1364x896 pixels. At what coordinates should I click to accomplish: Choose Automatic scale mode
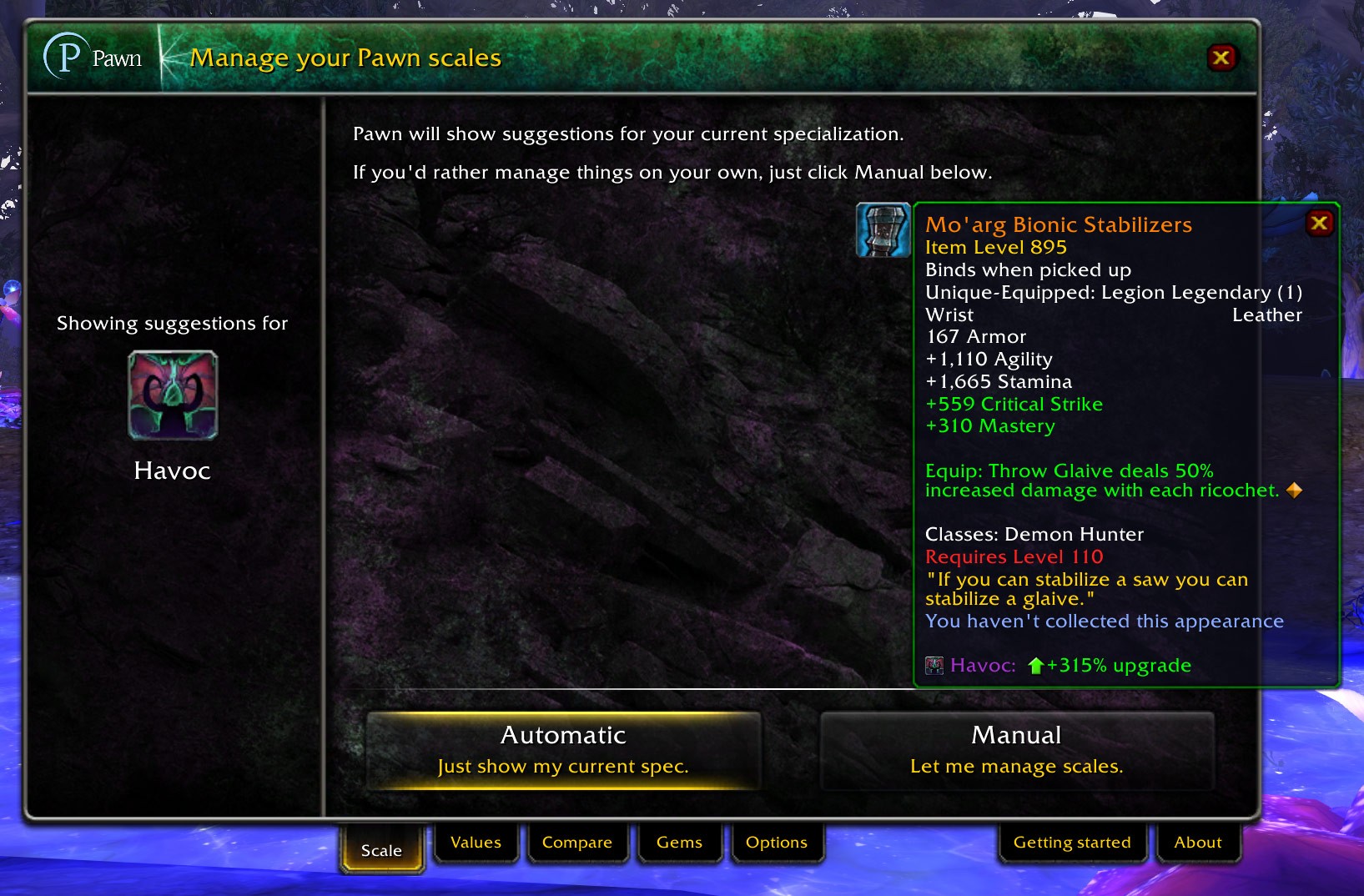tap(563, 749)
